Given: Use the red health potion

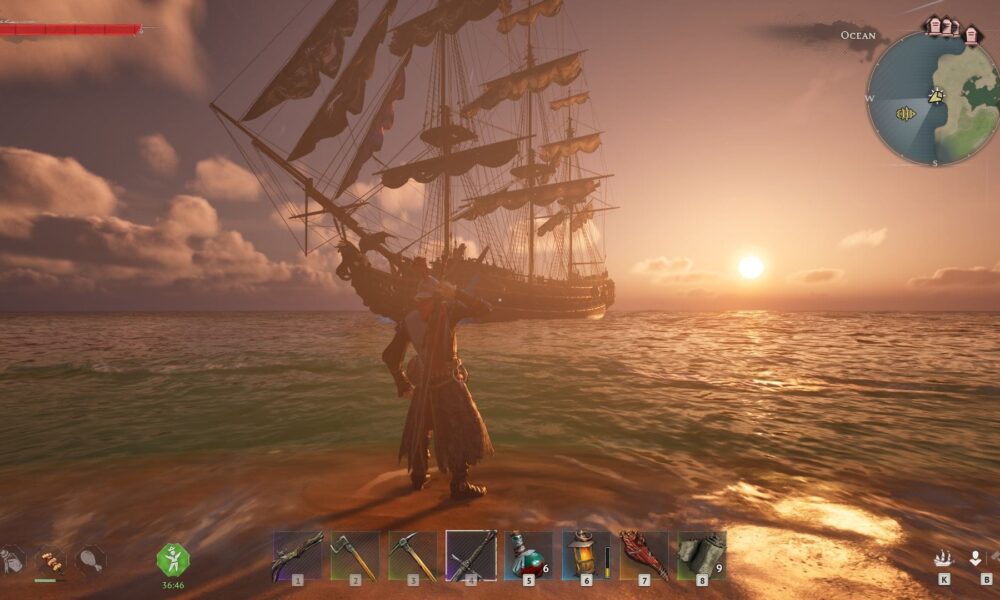Looking at the screenshot, I should pyautogui.click(x=528, y=555).
